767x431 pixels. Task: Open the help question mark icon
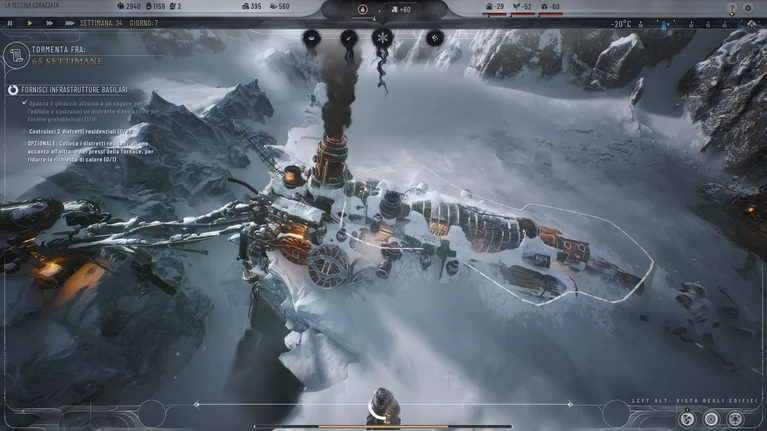[x=732, y=8]
